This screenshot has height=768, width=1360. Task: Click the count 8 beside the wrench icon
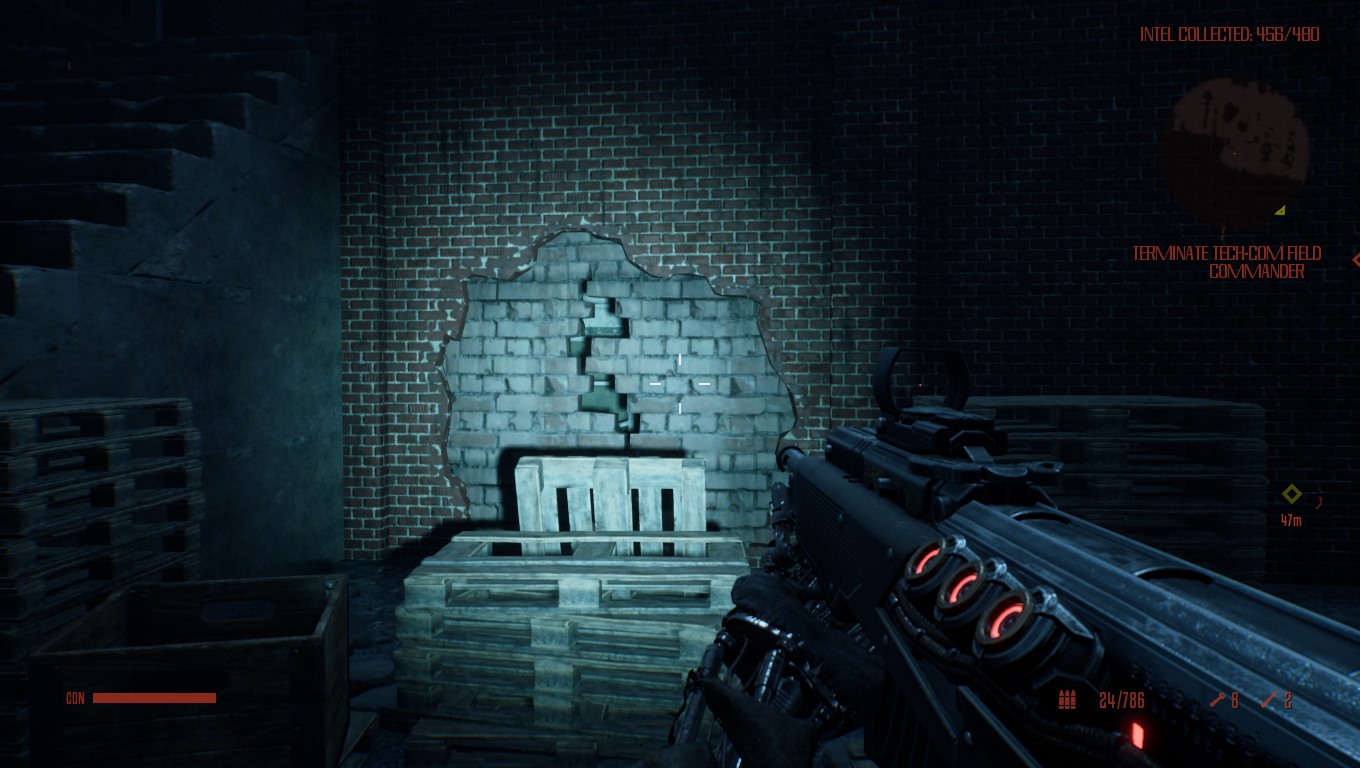click(1235, 700)
